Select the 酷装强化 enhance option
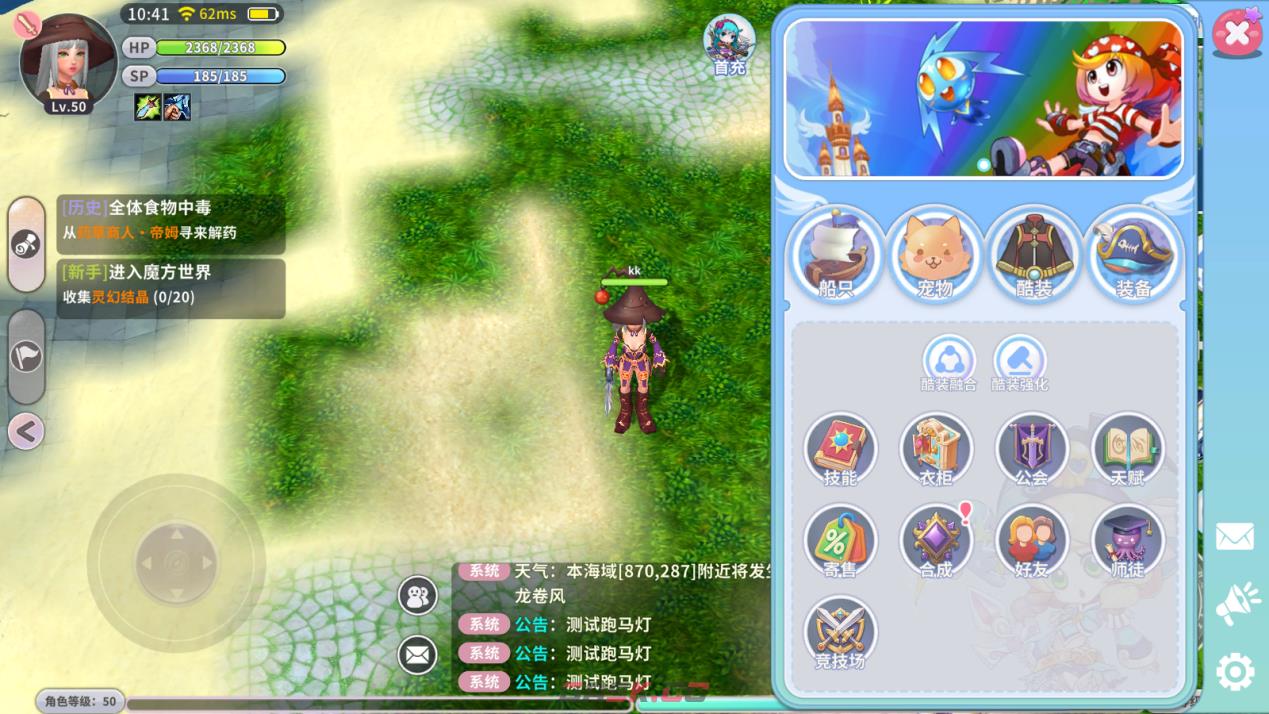This screenshot has height=714, width=1269. tap(1019, 362)
